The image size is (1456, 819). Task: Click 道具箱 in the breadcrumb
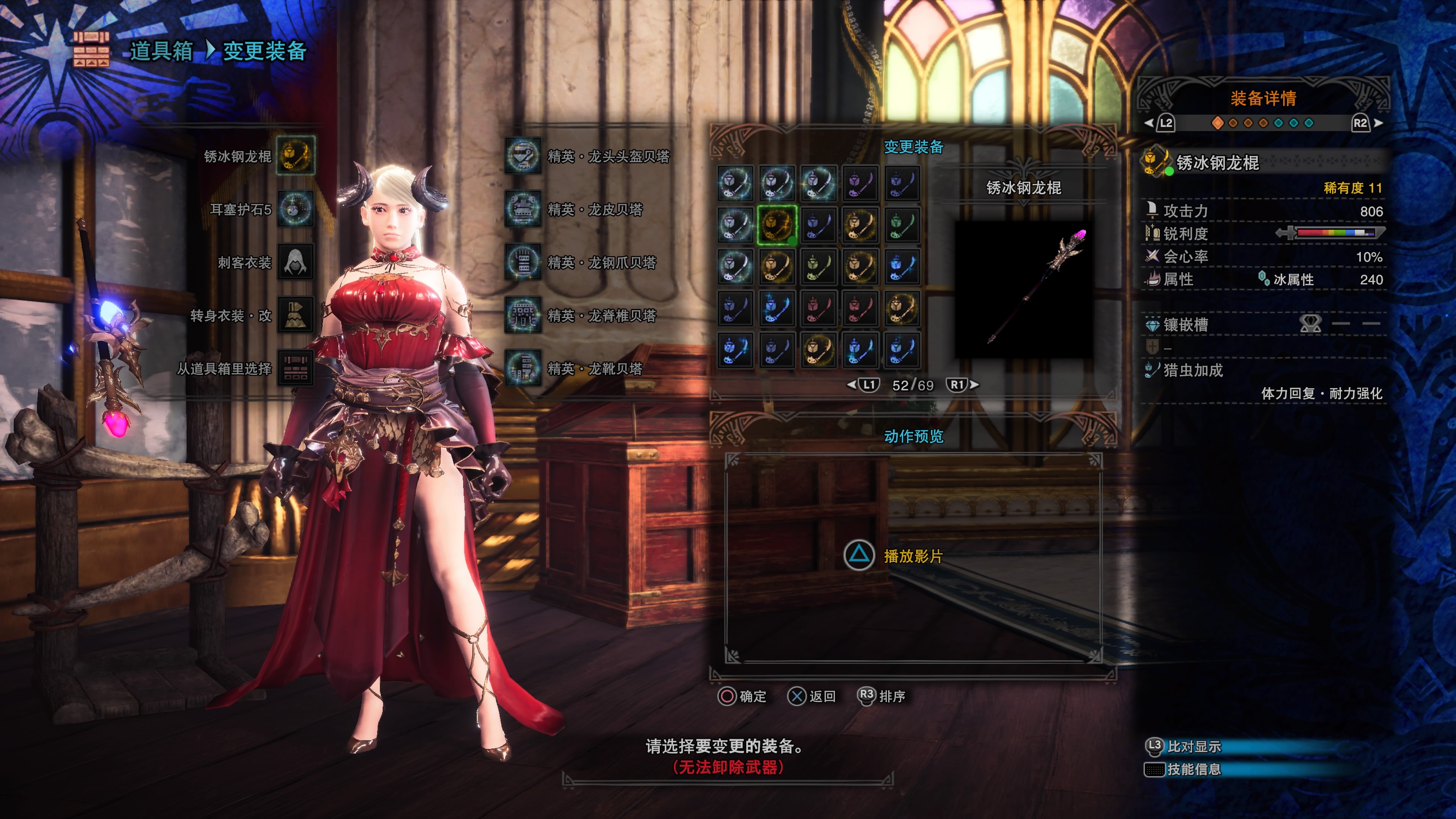161,51
